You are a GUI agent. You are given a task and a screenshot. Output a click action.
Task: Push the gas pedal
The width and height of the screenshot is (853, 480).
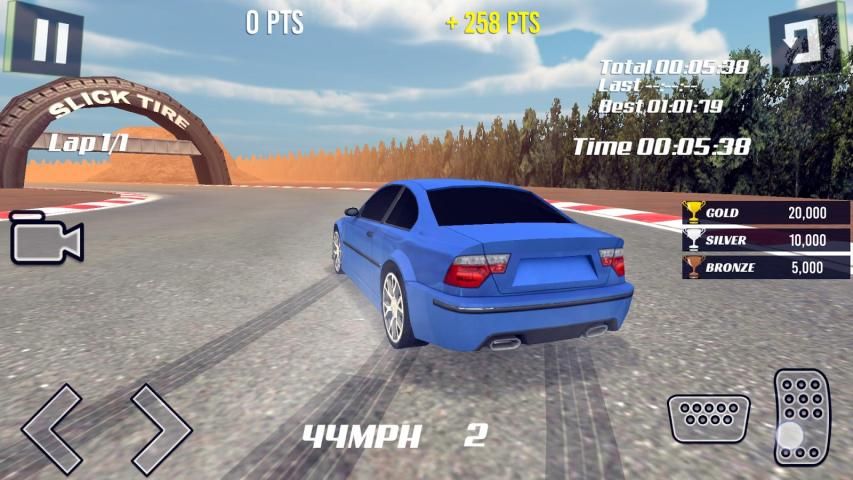tap(802, 416)
